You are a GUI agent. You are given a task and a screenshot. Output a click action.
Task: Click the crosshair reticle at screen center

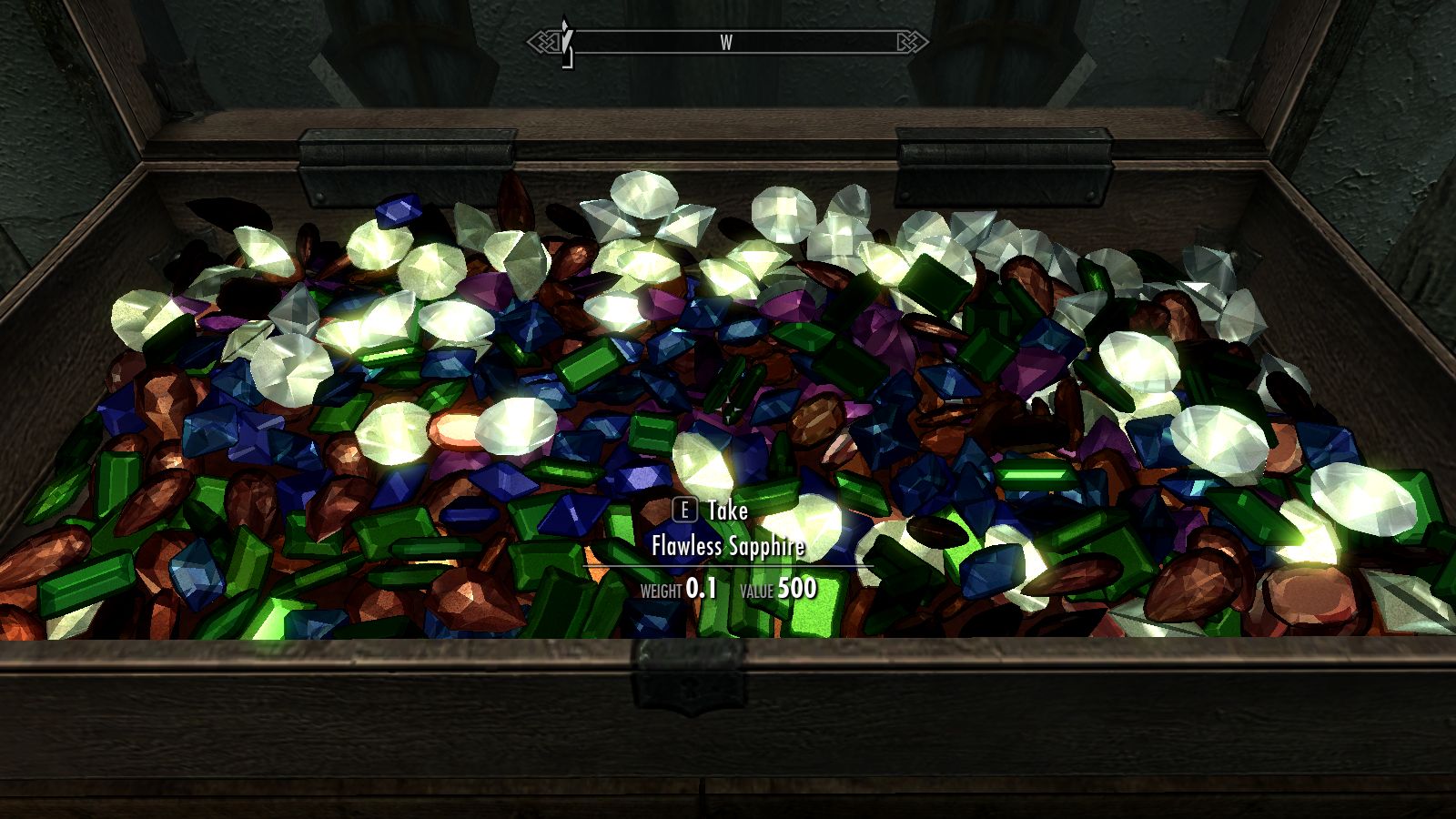pyautogui.click(x=728, y=411)
